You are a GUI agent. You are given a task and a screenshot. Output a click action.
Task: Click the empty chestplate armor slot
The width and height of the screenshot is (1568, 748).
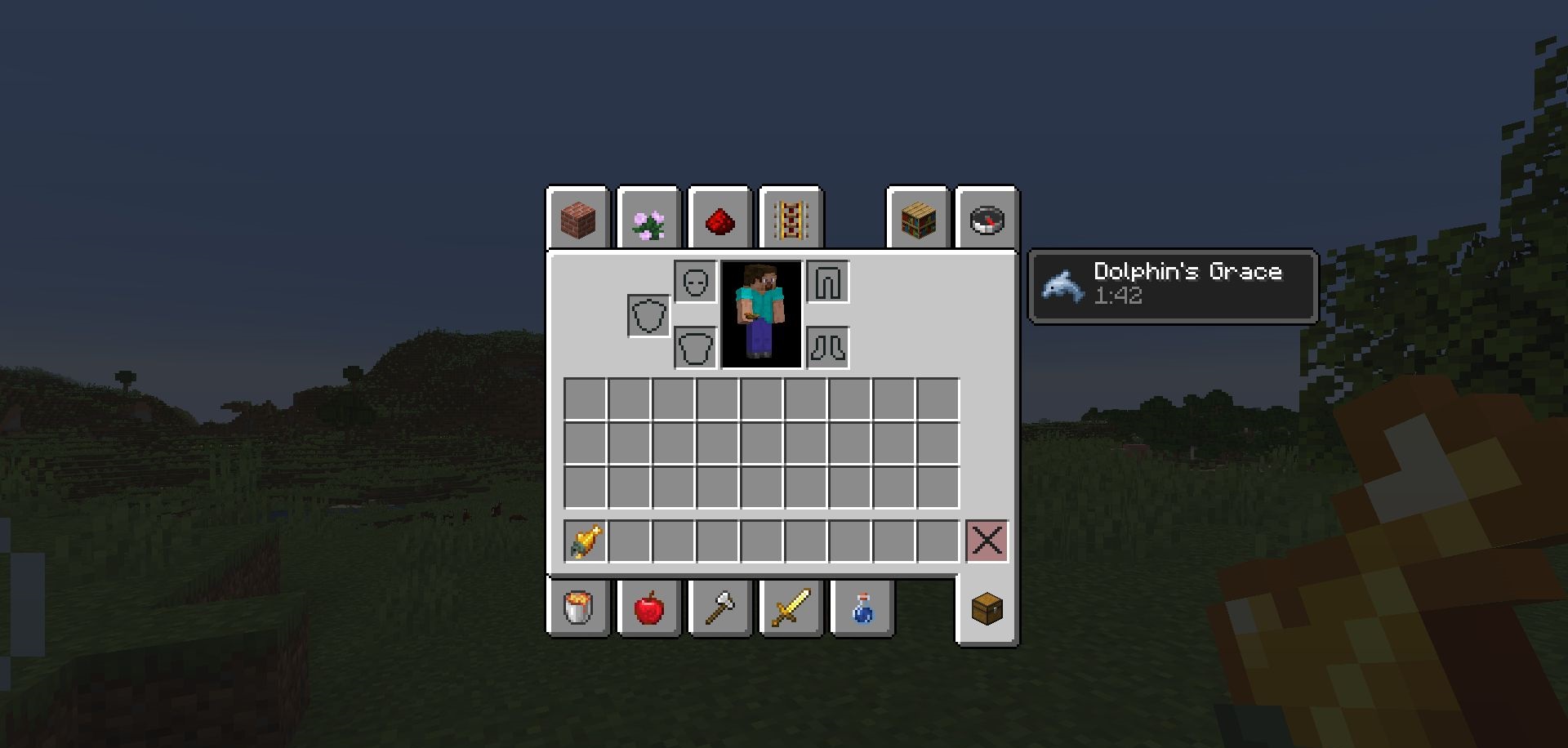point(694,347)
